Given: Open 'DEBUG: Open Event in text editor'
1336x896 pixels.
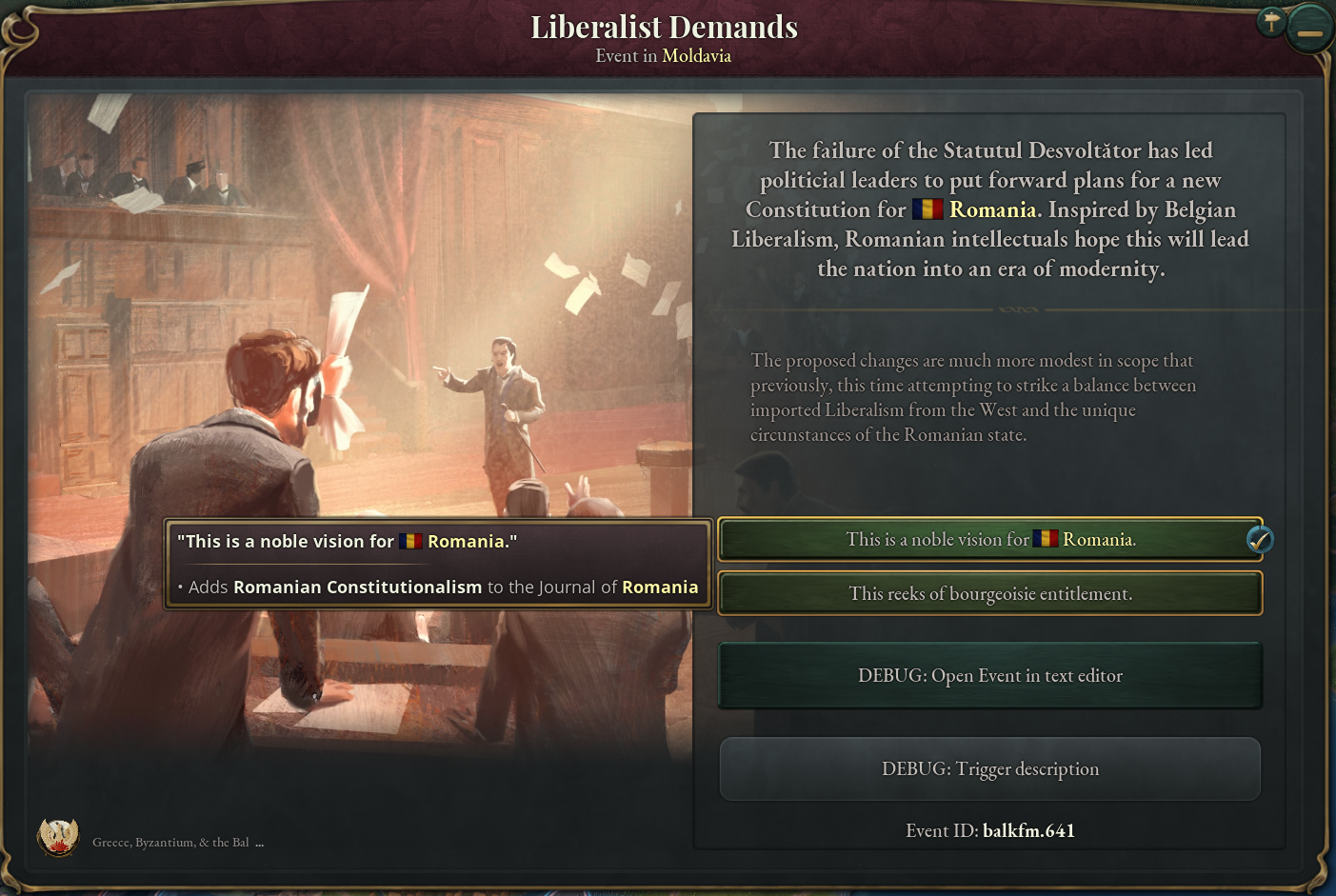Looking at the screenshot, I should coord(990,675).
